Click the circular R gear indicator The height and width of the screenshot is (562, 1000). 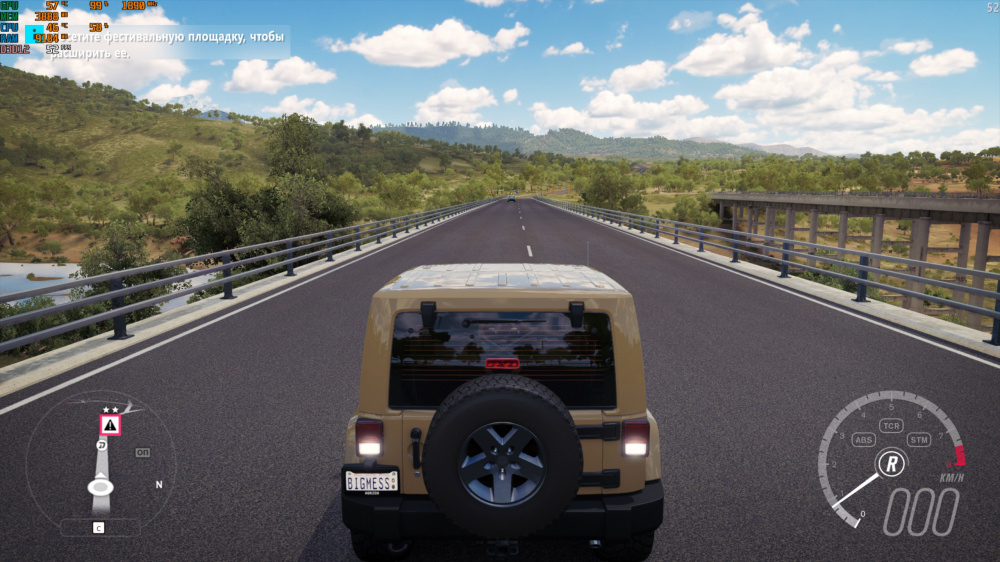(x=891, y=463)
